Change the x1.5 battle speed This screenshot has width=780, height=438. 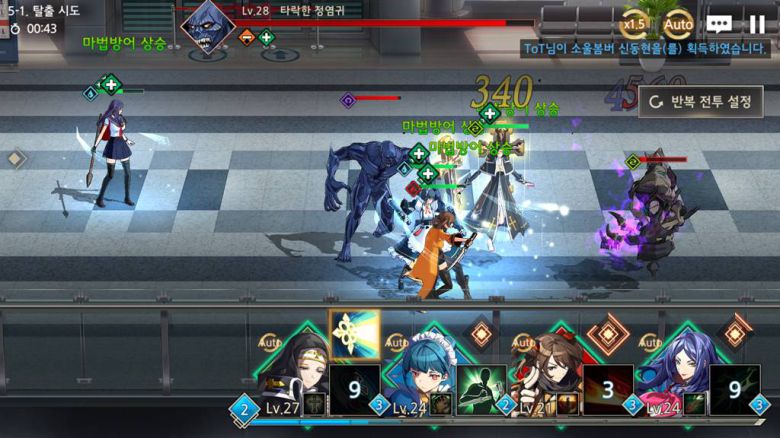click(x=634, y=24)
